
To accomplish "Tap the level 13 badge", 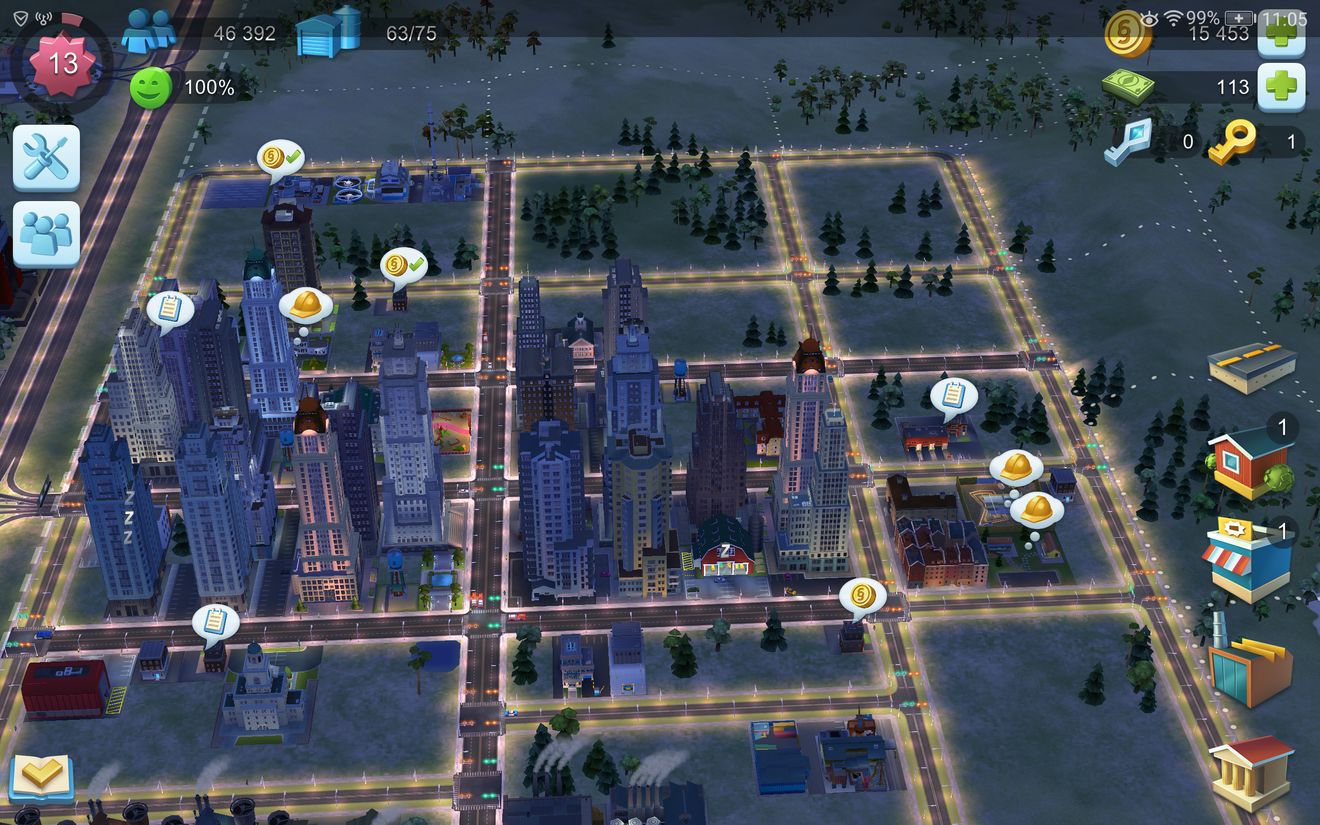I will coord(62,64).
